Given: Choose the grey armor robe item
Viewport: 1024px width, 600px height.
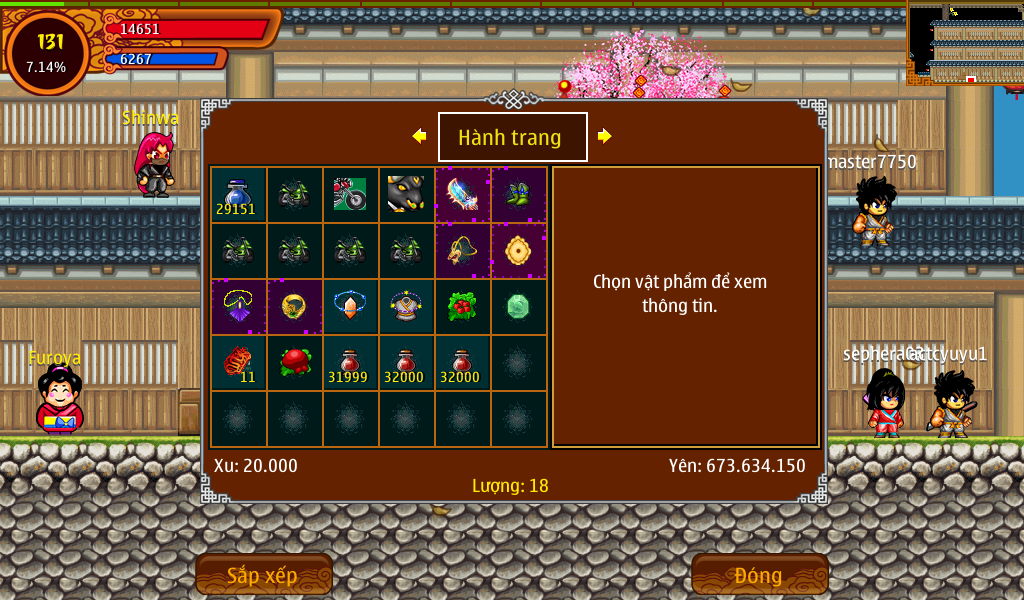Looking at the screenshot, I should click(406, 307).
